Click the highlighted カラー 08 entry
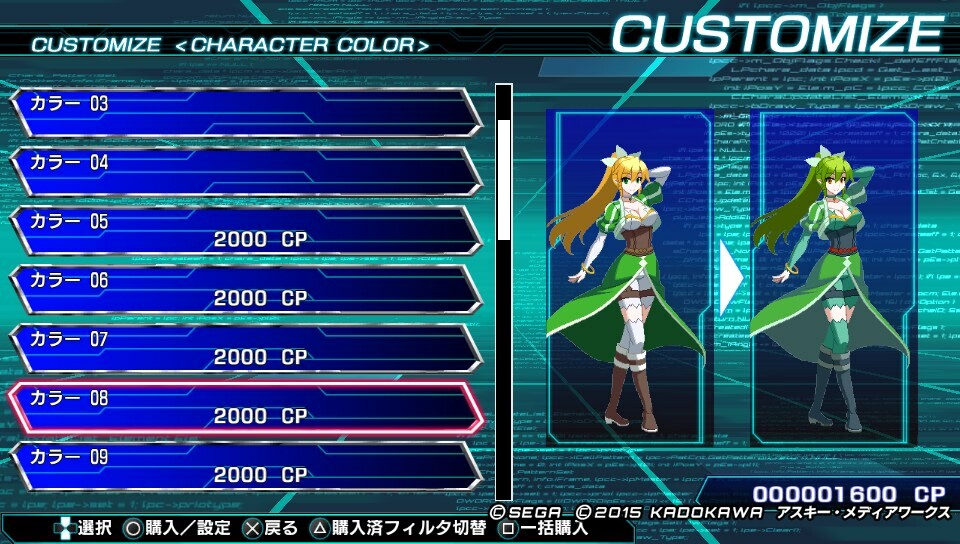The image size is (960, 544). pos(245,407)
